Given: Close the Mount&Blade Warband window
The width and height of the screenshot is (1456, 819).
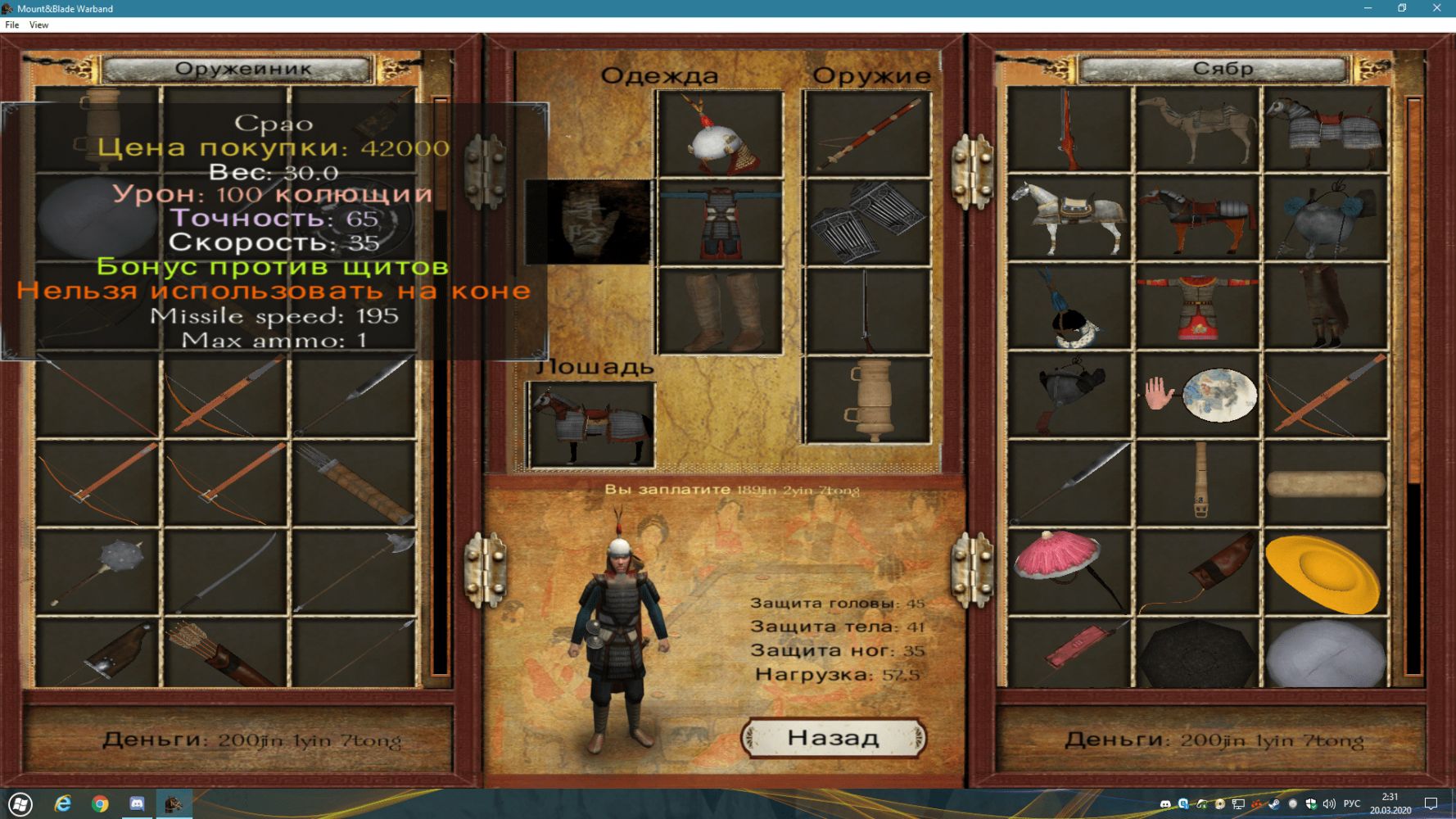Looking at the screenshot, I should tap(1436, 8).
